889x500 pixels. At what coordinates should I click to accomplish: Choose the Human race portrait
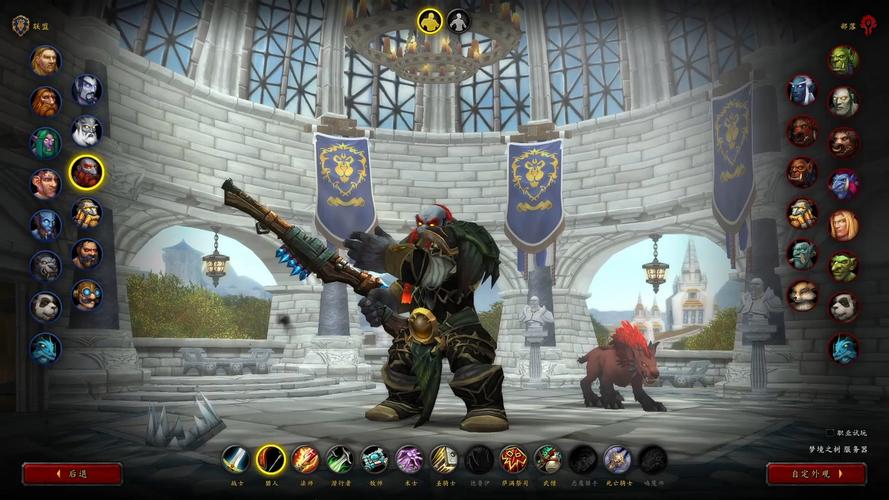coord(45,61)
